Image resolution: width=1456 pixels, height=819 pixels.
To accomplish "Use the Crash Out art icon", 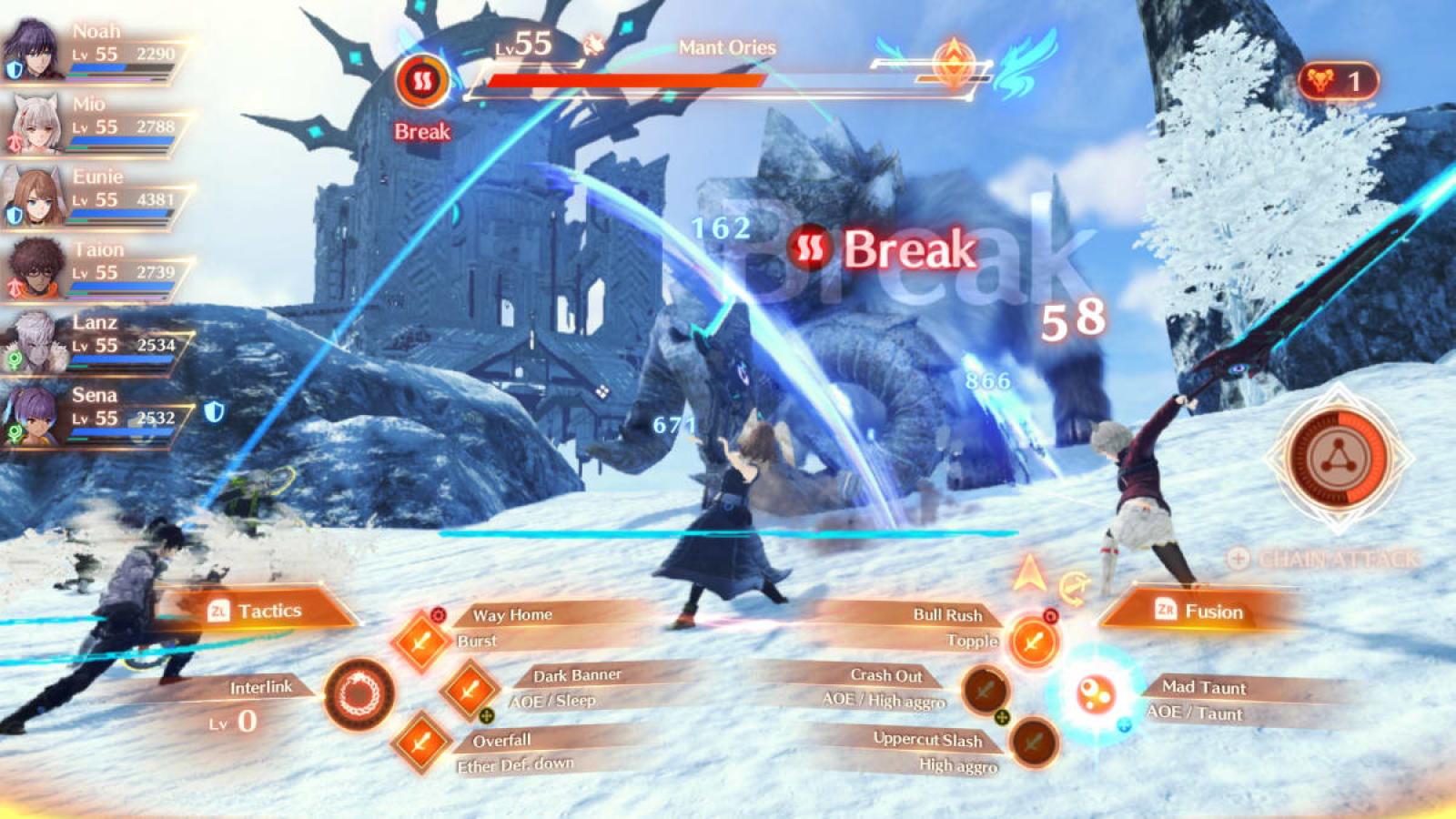I will point(986,689).
